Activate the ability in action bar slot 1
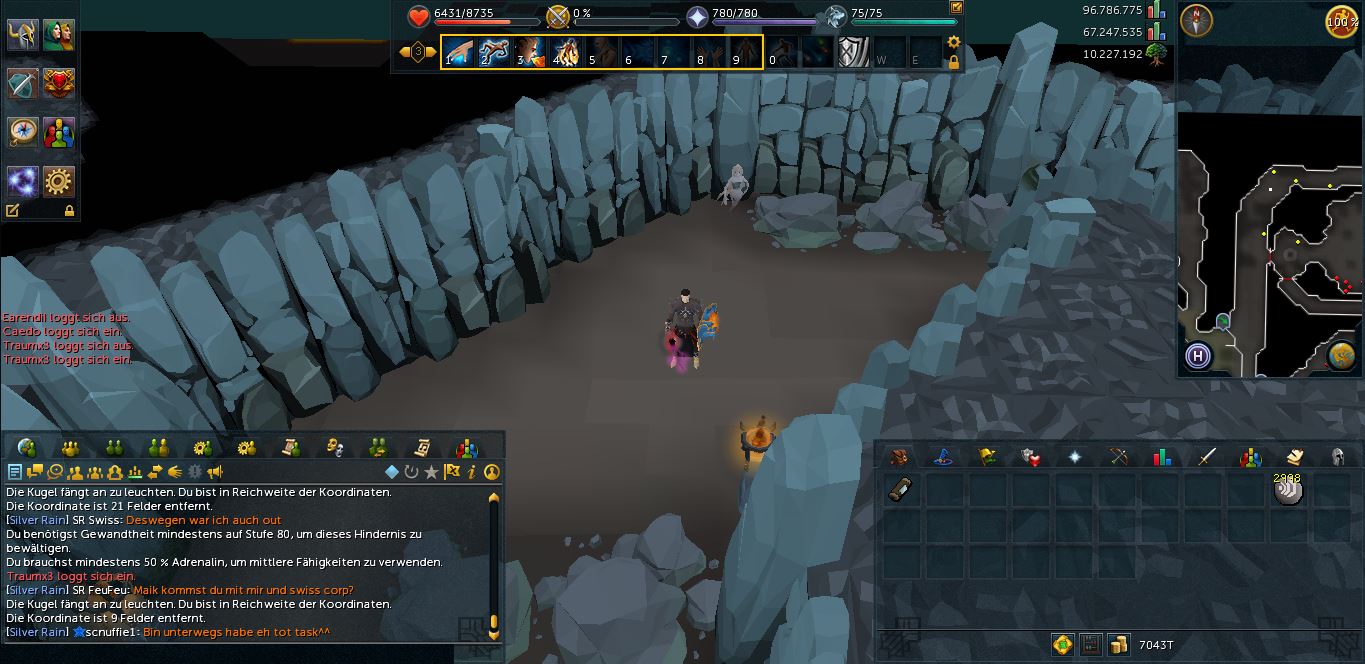Viewport: 1365px width, 664px height. (457, 52)
